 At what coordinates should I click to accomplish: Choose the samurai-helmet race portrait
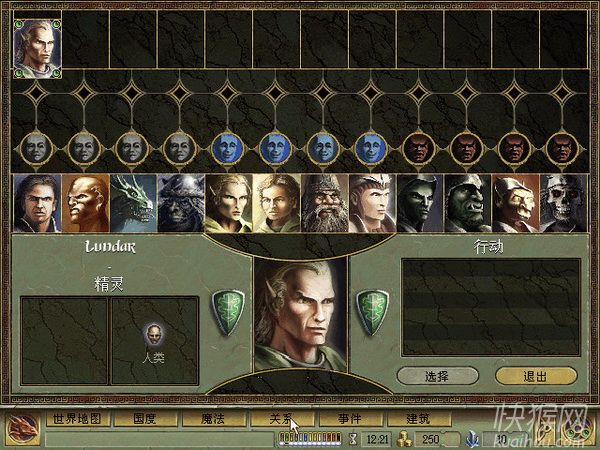(x=180, y=204)
